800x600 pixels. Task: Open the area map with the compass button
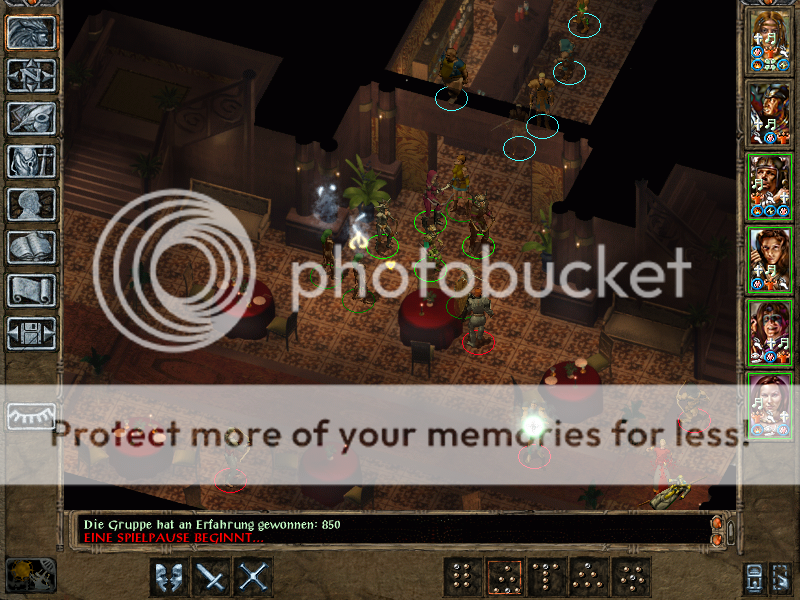31,75
